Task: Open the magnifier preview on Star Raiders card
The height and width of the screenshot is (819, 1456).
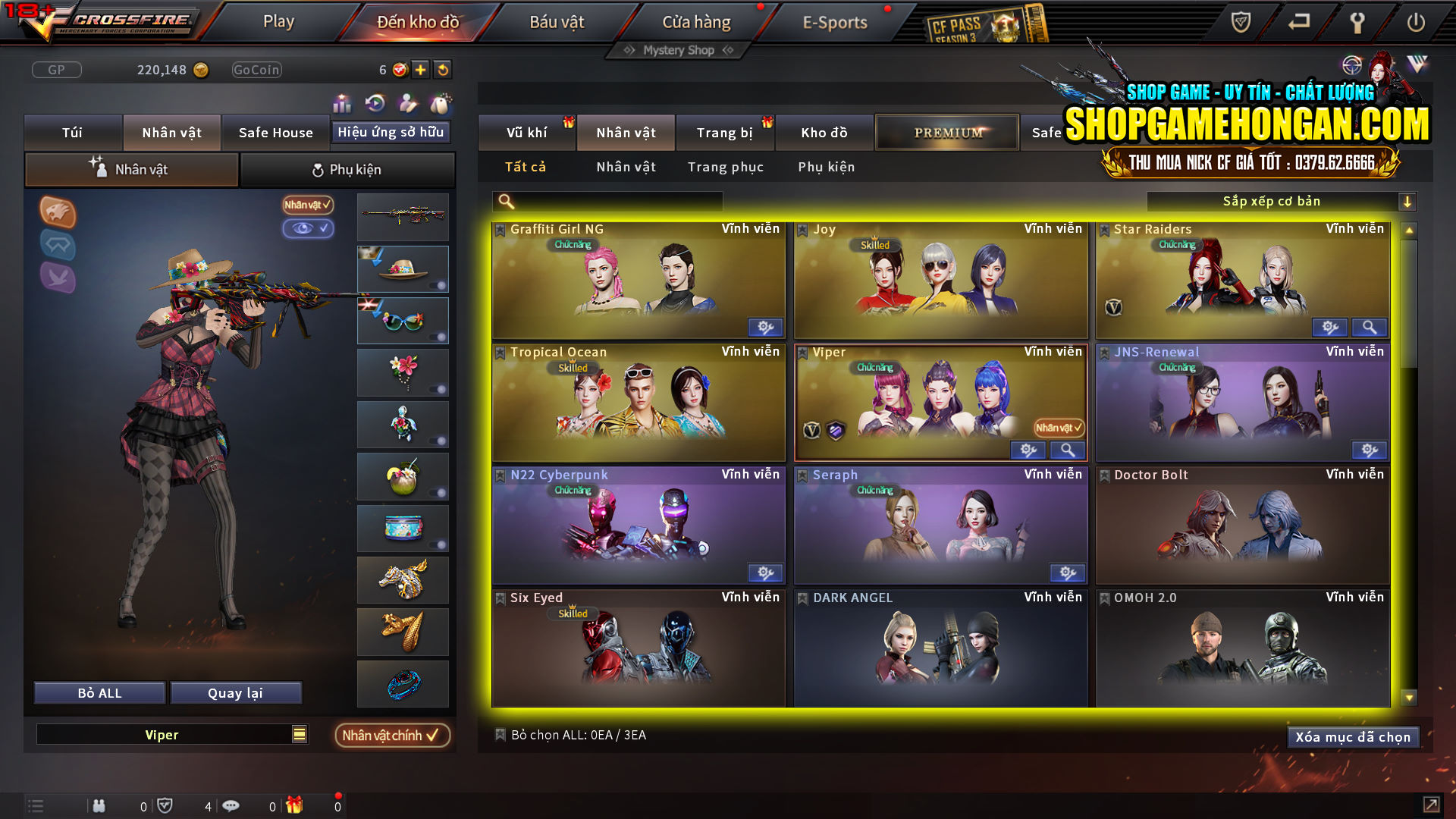Action: point(1370,328)
